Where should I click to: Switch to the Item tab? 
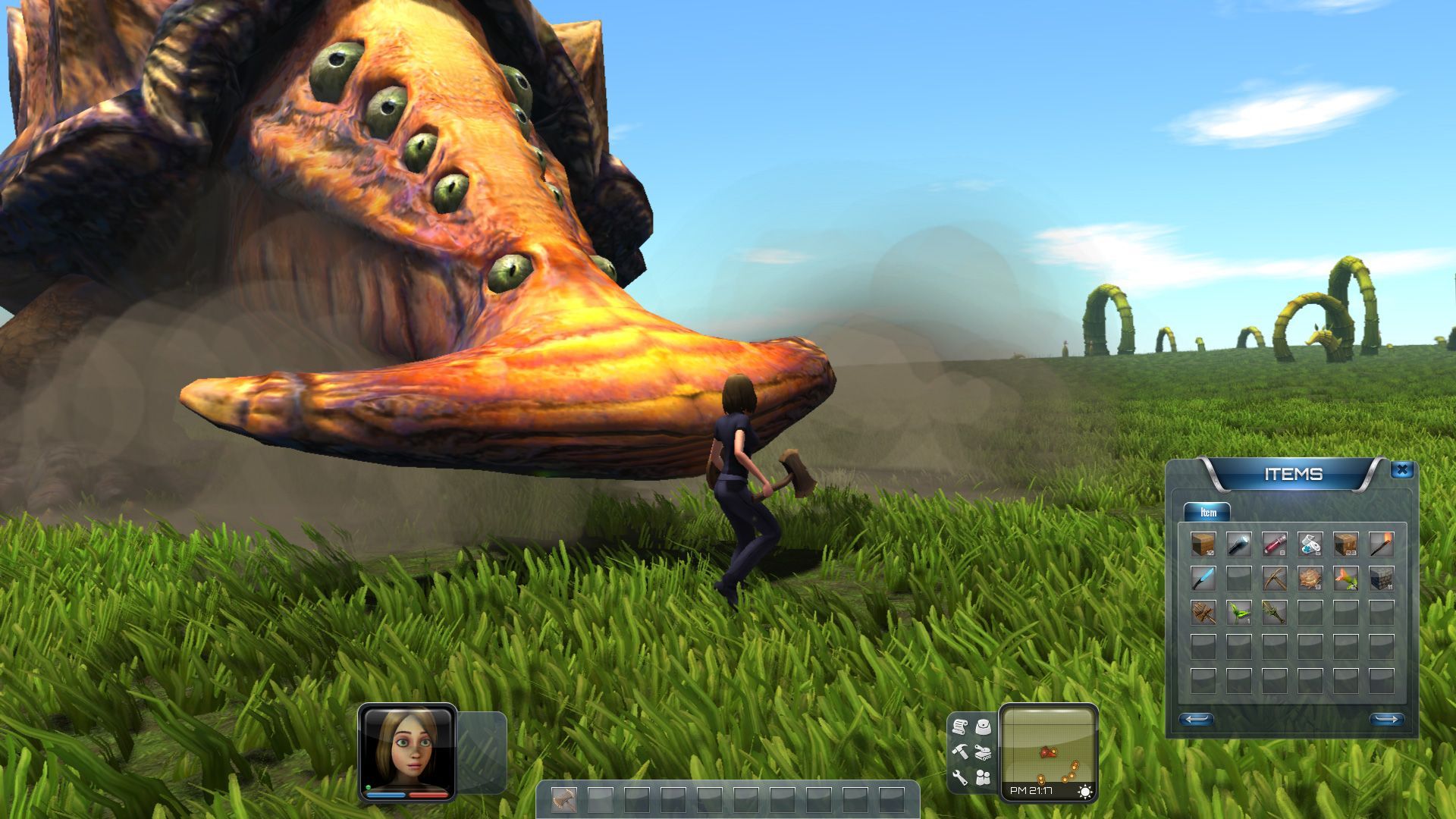1207,513
